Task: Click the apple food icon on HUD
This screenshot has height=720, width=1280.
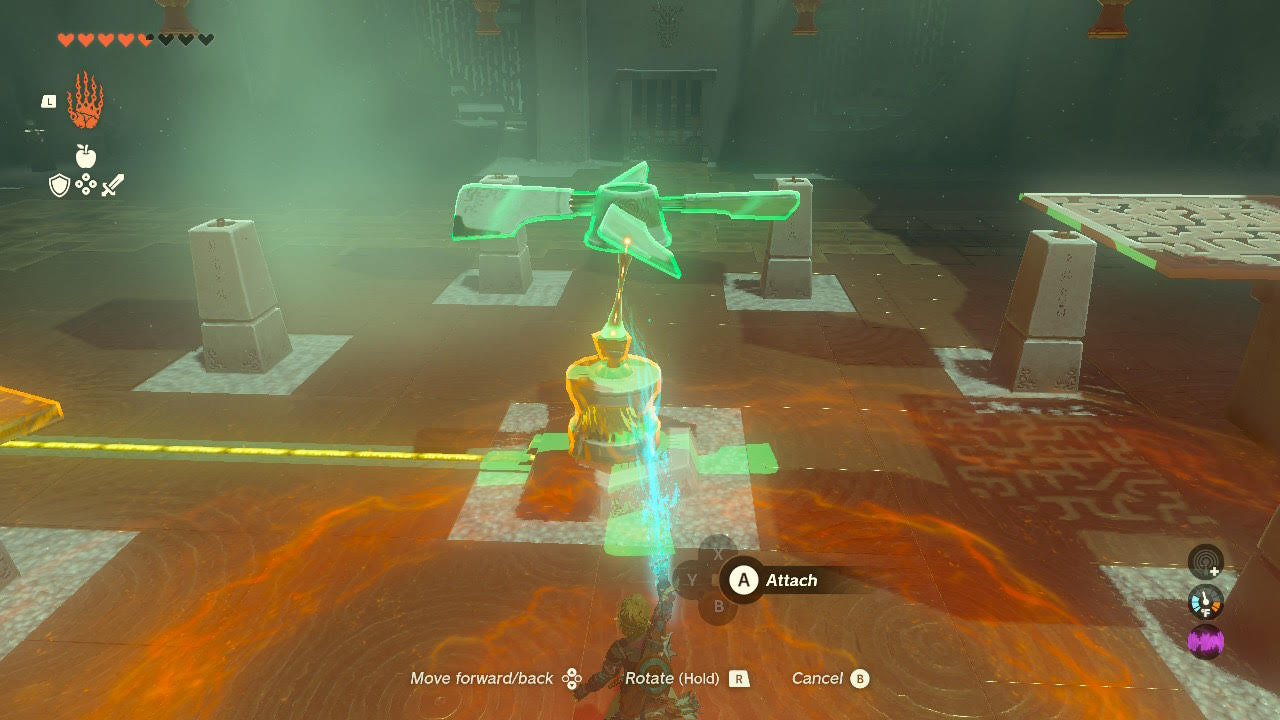Action: coord(86,158)
